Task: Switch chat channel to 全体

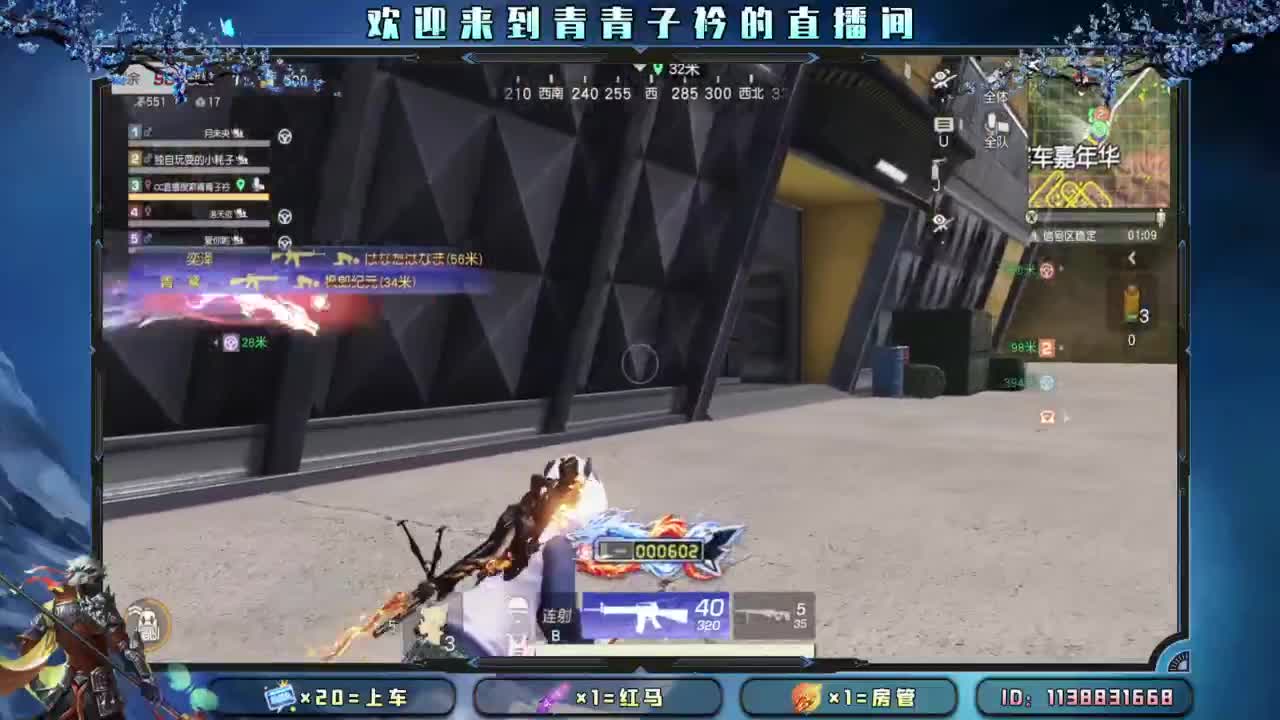Action: [995, 97]
